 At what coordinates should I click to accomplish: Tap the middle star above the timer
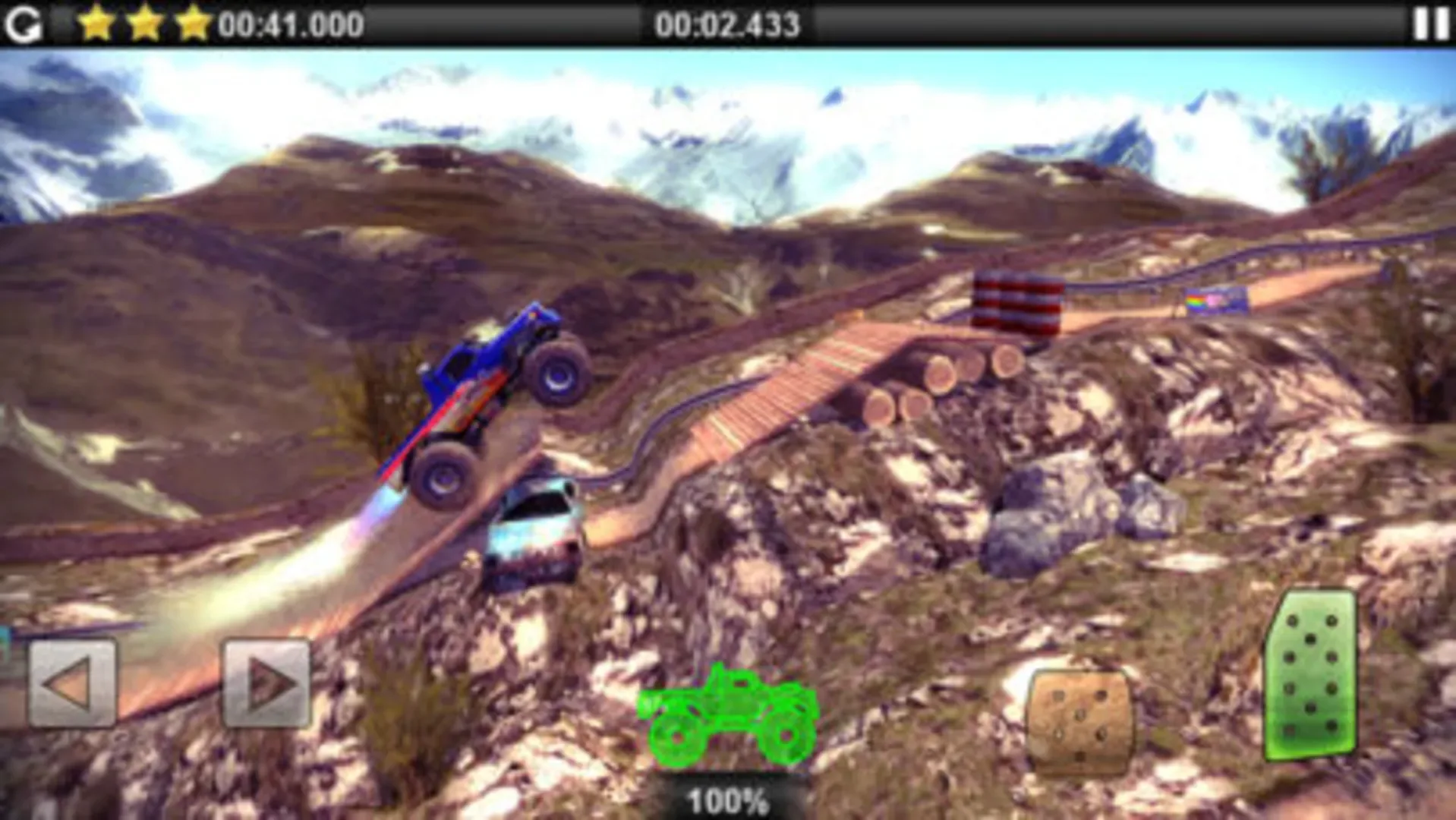(x=147, y=23)
